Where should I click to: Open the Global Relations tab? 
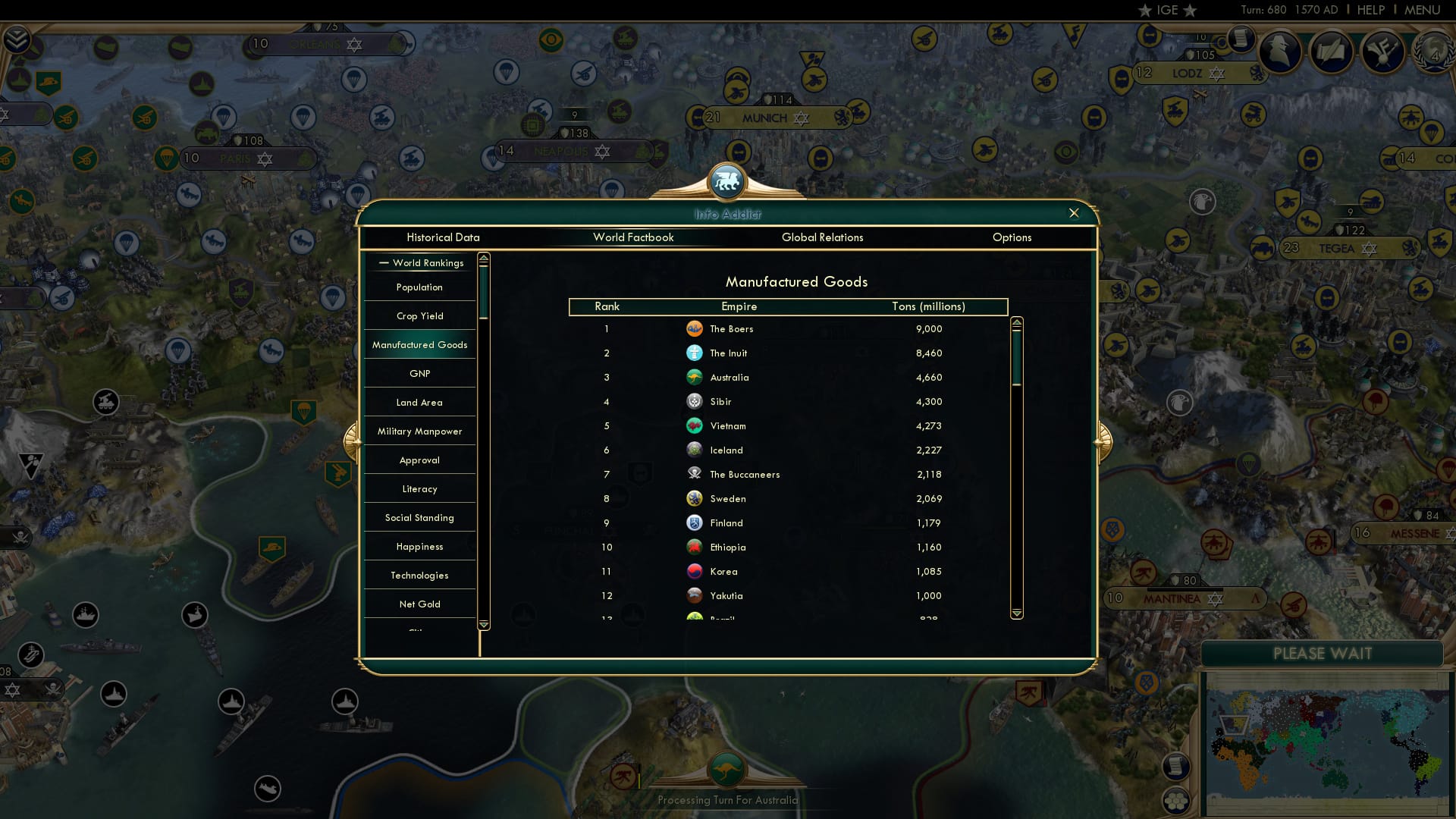click(x=823, y=237)
